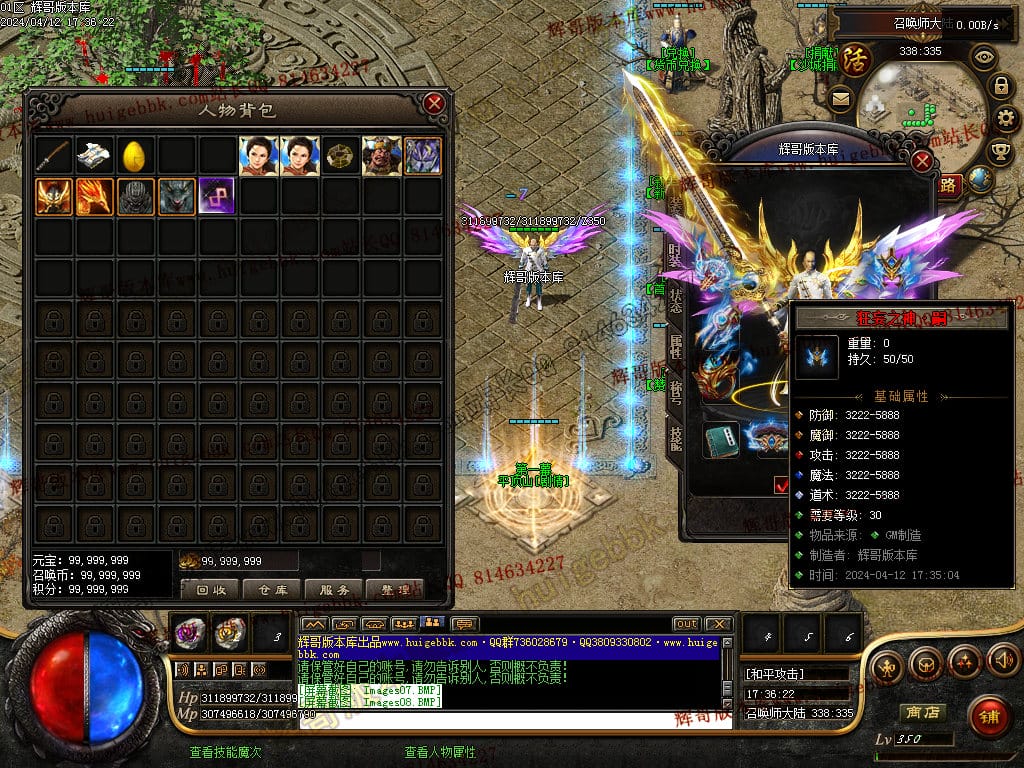Click the 回收 recycle button
The height and width of the screenshot is (768, 1024).
209,589
